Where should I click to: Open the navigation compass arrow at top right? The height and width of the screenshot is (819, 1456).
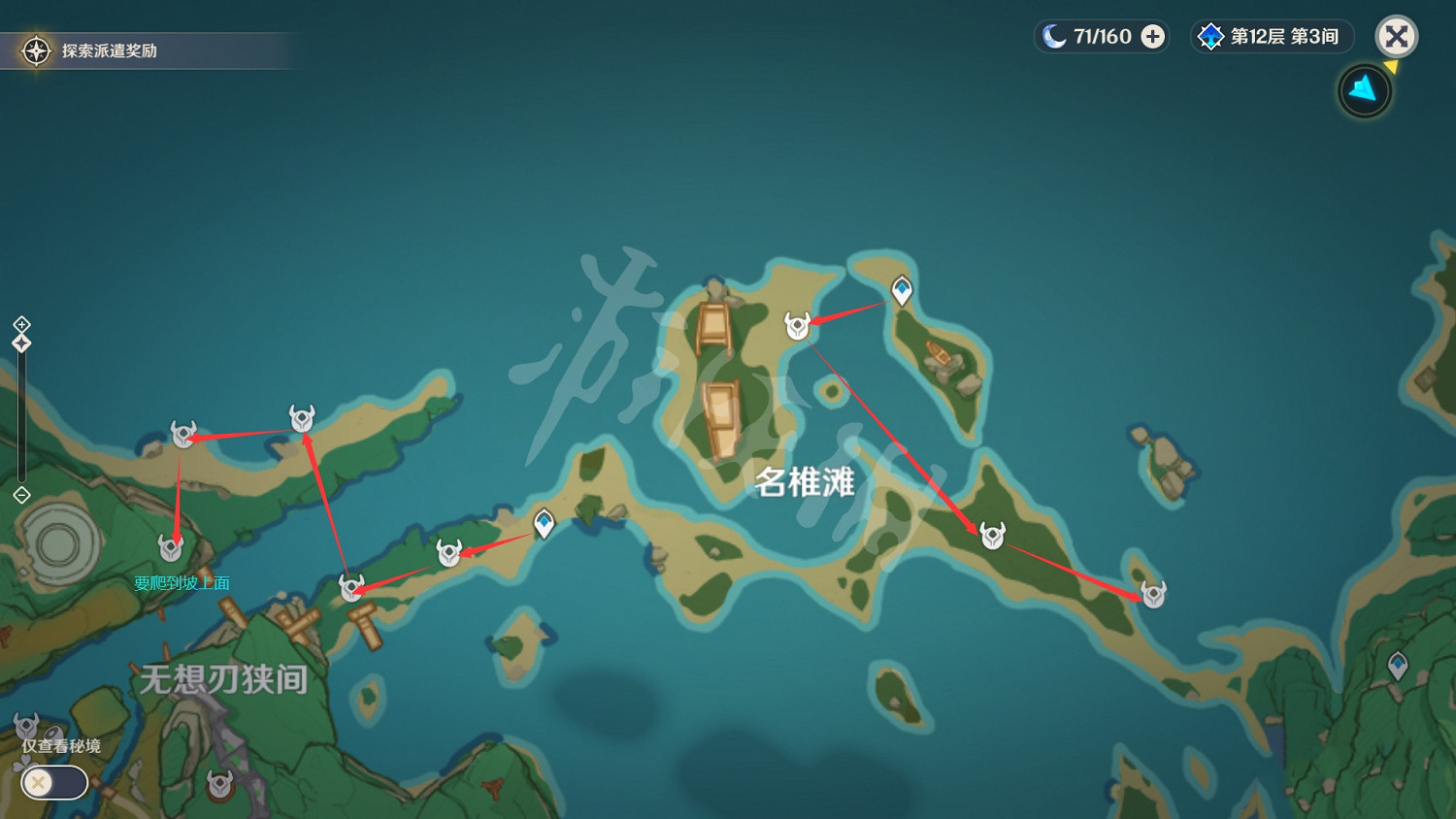(x=1364, y=89)
